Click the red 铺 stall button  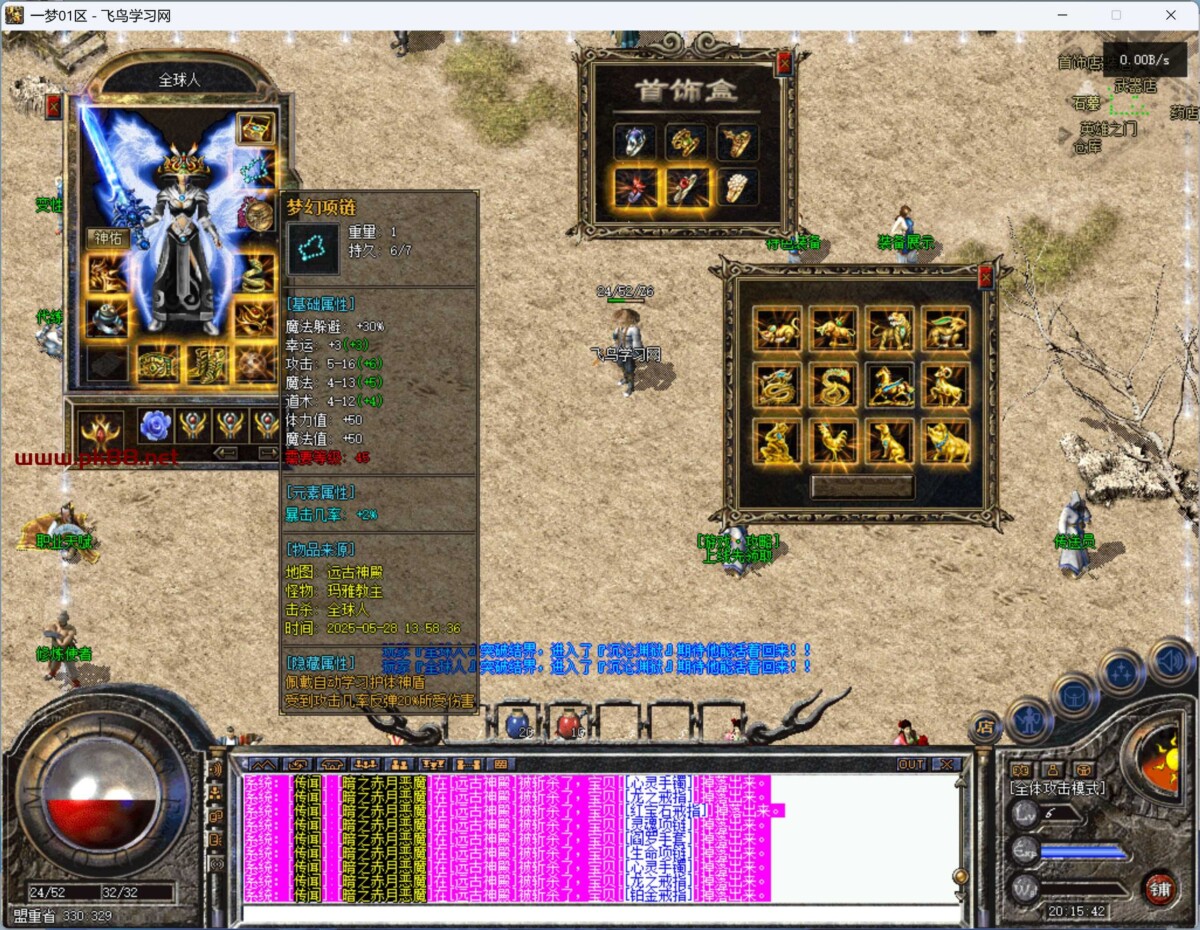click(1160, 888)
